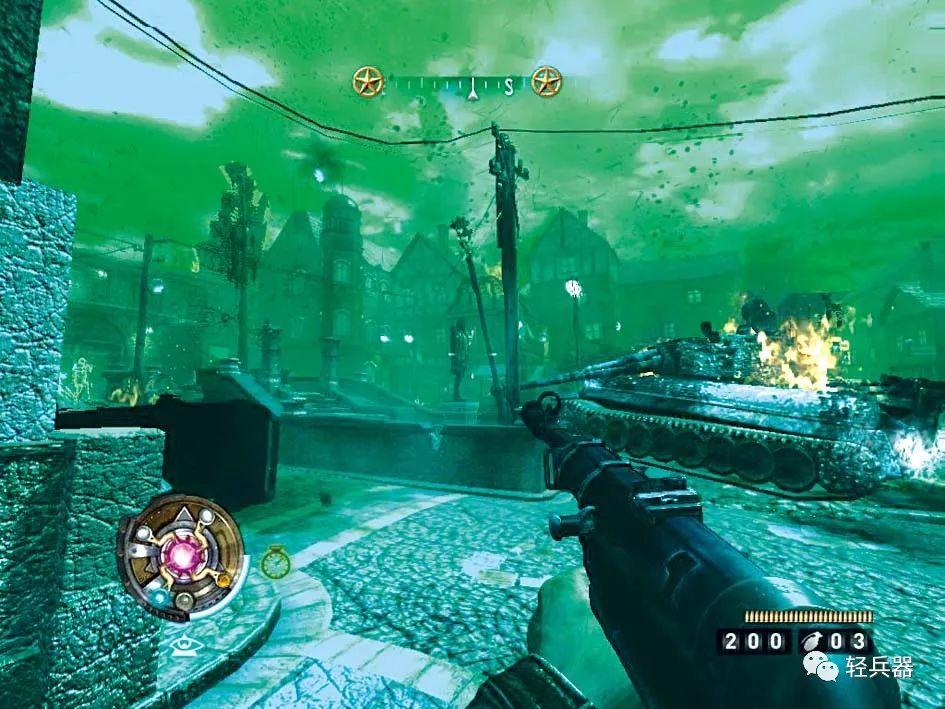Activate the green stopwatch Mire power icon
Screen dimensions: 945x709
pos(274,563)
